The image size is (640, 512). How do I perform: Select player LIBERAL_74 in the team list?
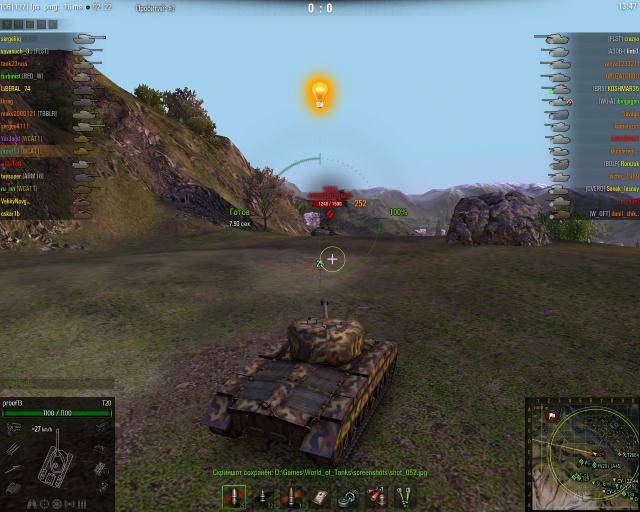(x=24, y=88)
